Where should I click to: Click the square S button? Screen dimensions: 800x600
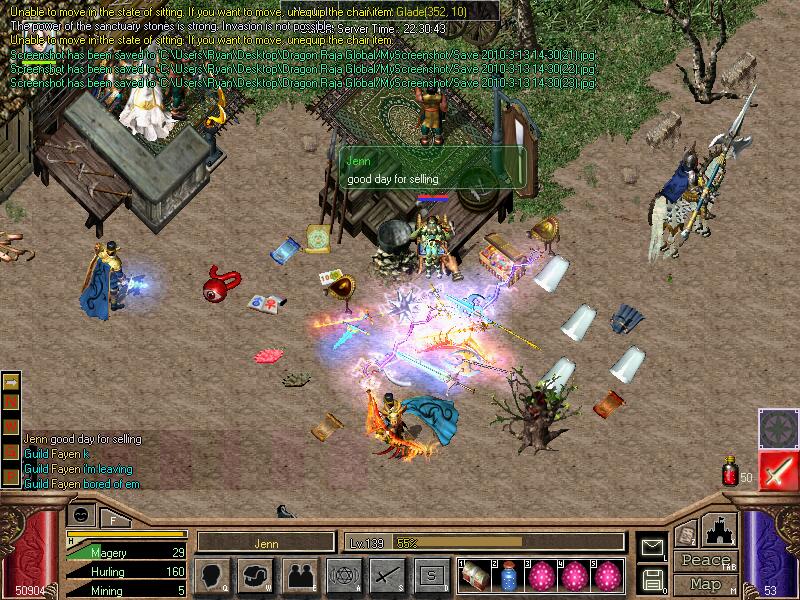click(430, 575)
